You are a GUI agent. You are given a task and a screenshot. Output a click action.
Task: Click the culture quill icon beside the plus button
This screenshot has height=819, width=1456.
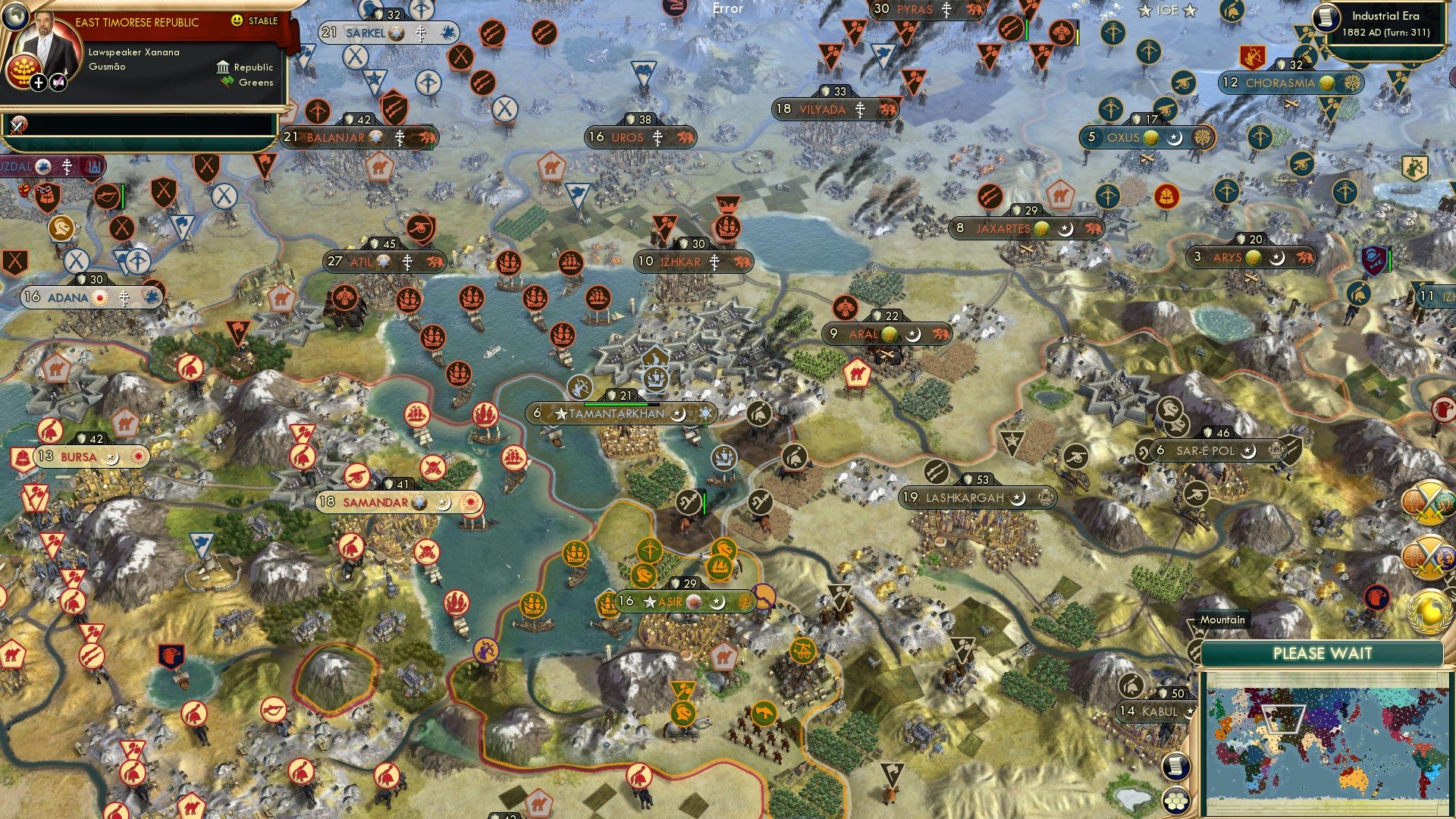click(58, 81)
